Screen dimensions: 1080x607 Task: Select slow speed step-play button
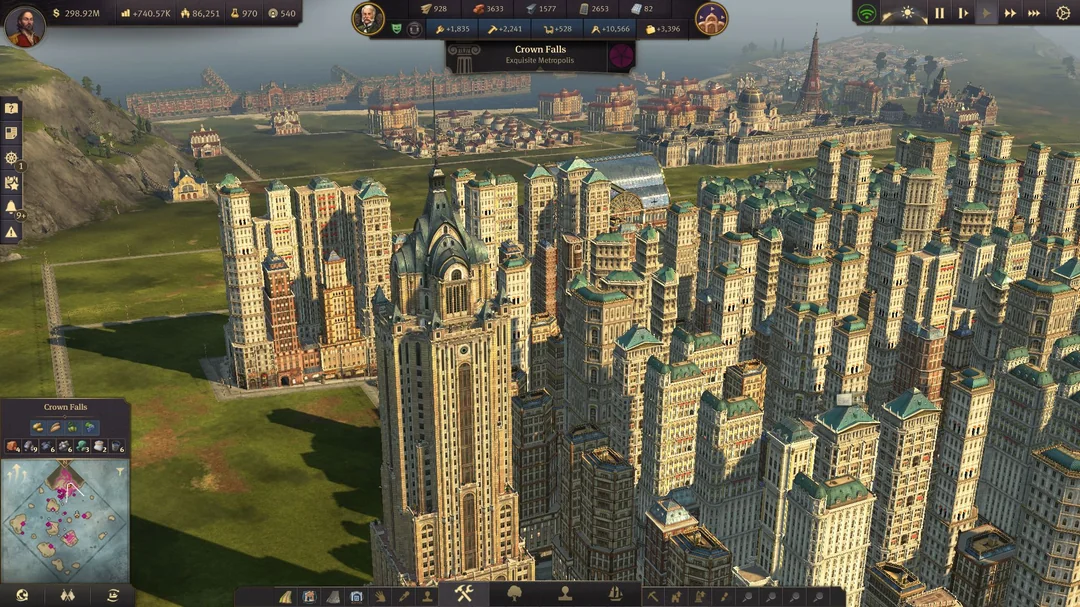click(963, 13)
